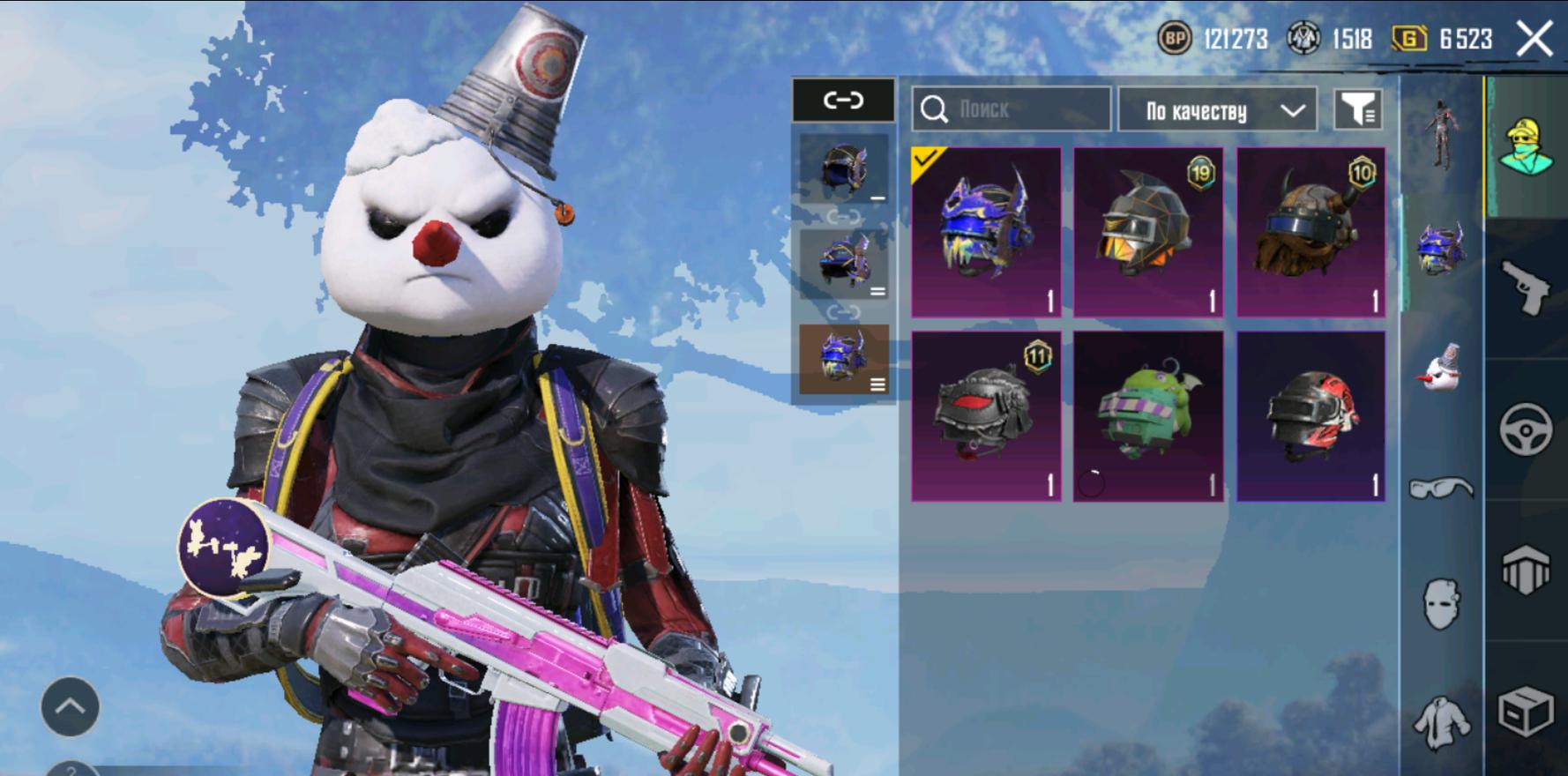This screenshot has height=776, width=1568.
Task: Show the sunglasses subcategory
Action: (x=1441, y=488)
